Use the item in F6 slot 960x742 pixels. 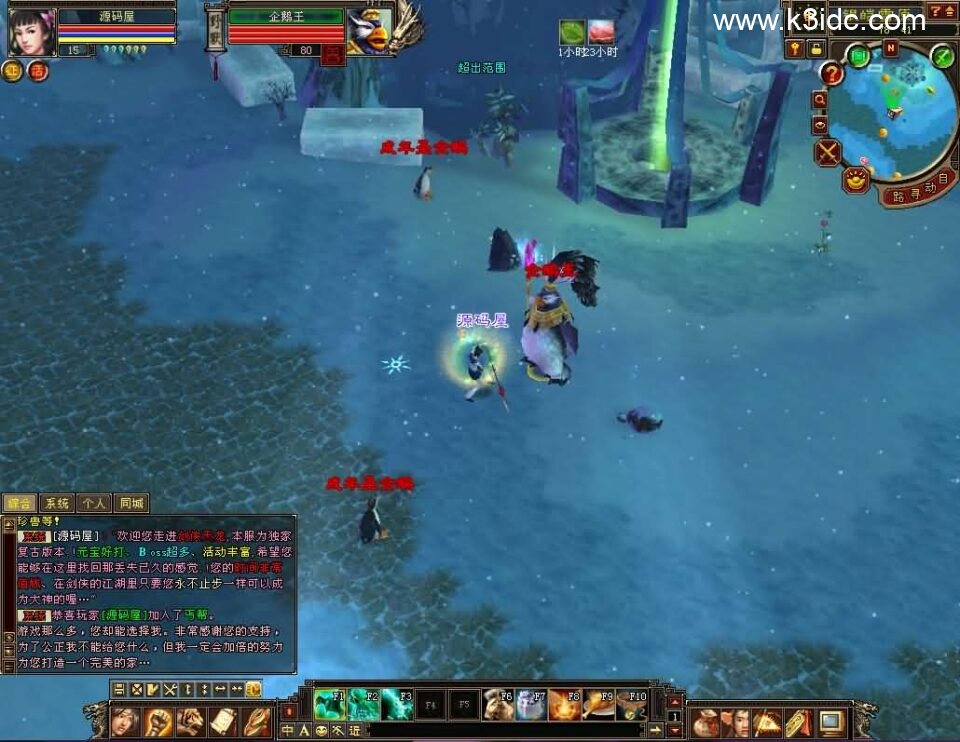click(x=498, y=704)
